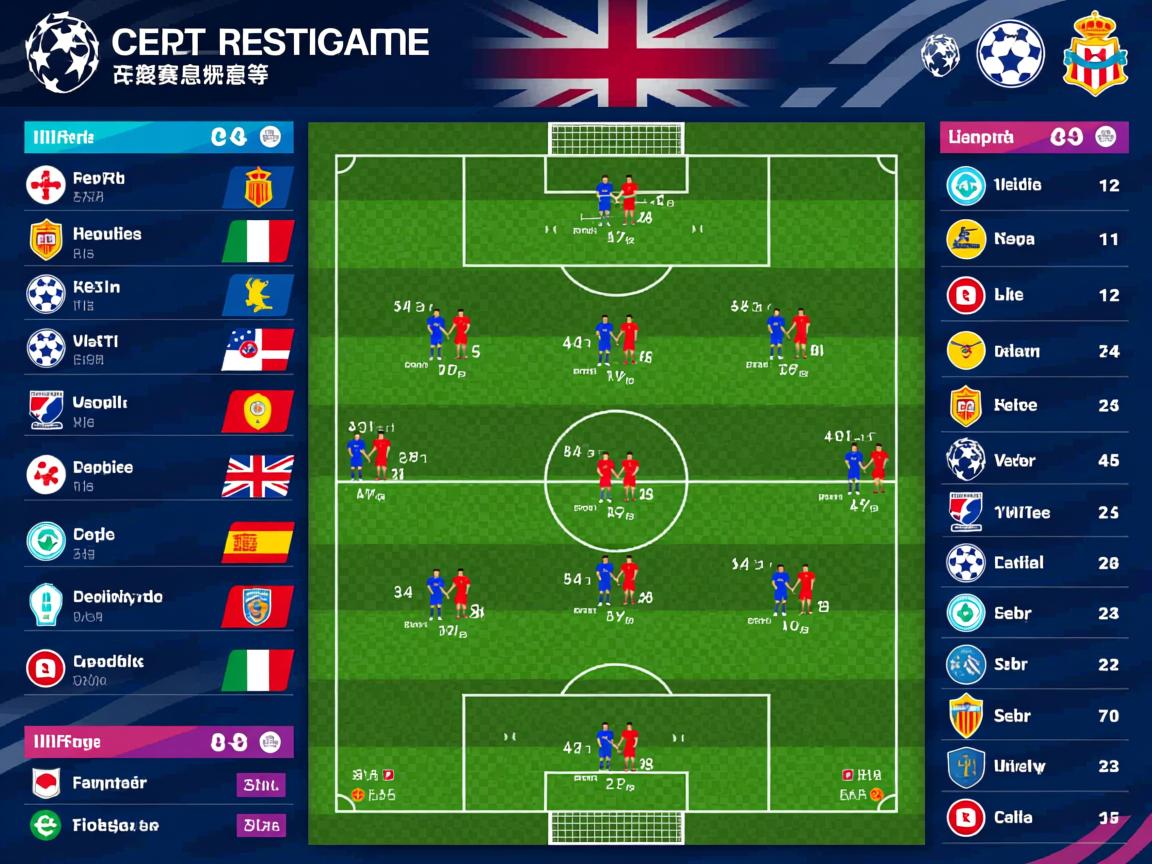This screenshot has height=864, width=1152.
Task: Click the purple button beside Fiobsjoz
Action: (x=261, y=825)
